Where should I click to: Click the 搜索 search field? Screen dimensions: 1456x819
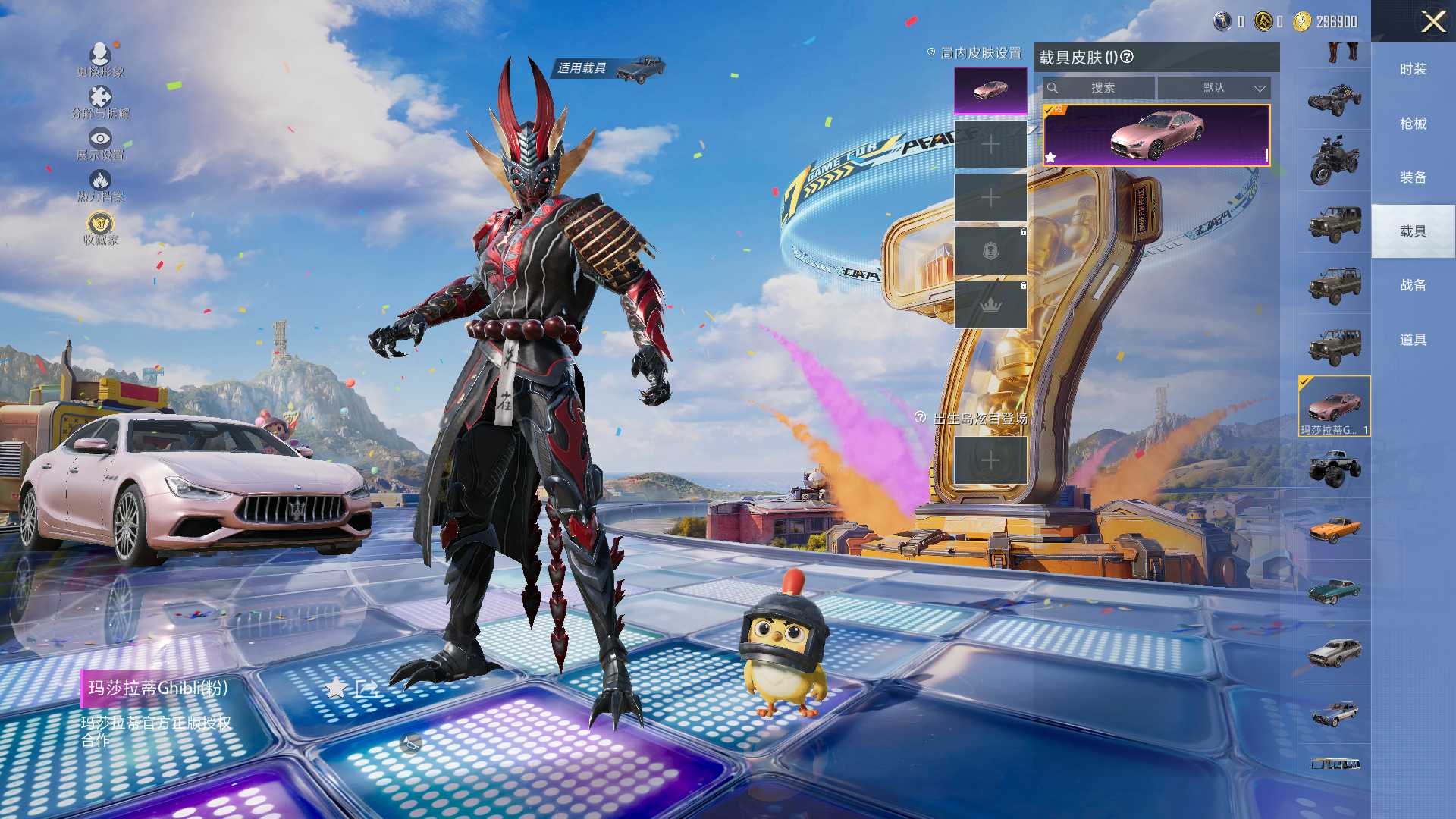point(1100,88)
